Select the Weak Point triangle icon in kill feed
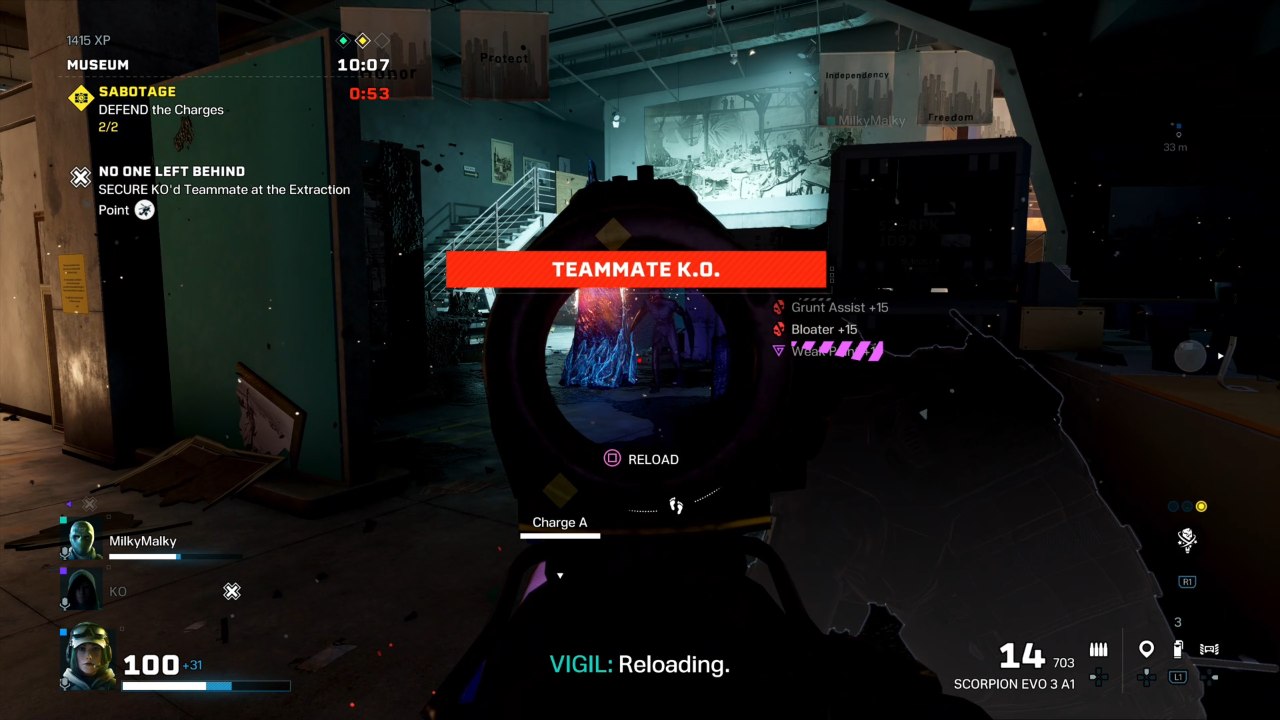This screenshot has height=720, width=1280. pyautogui.click(x=779, y=350)
